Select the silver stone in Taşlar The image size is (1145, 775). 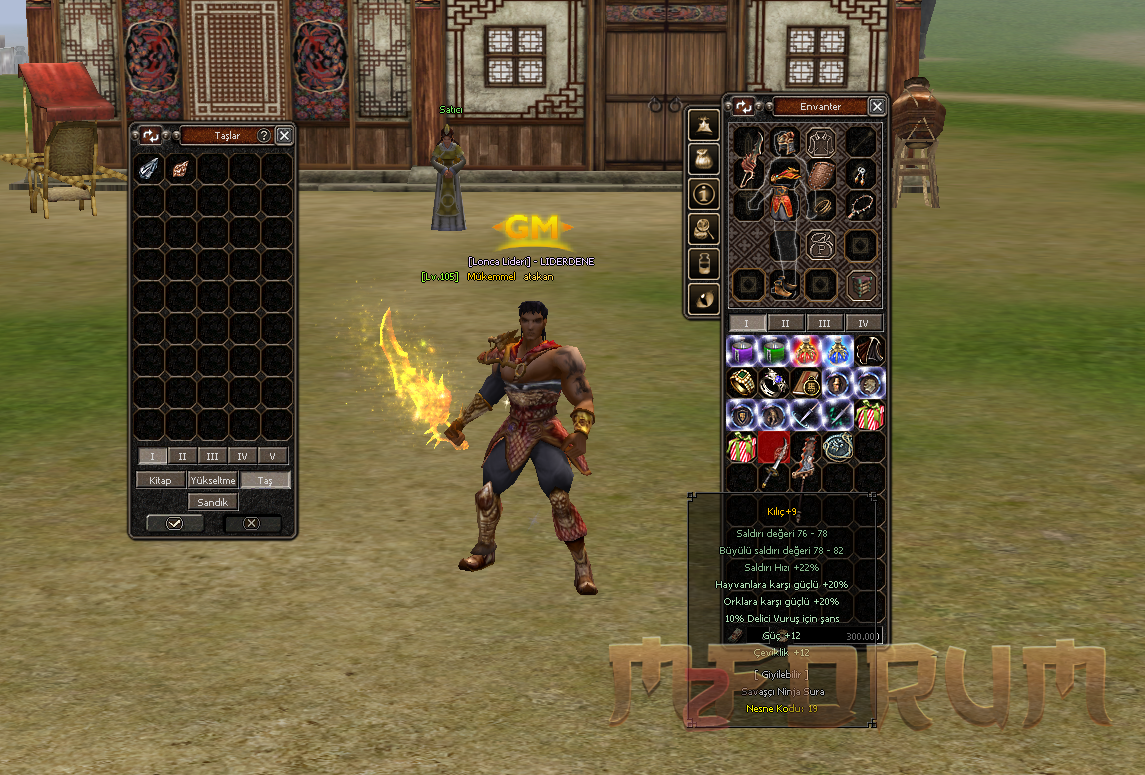tap(149, 168)
